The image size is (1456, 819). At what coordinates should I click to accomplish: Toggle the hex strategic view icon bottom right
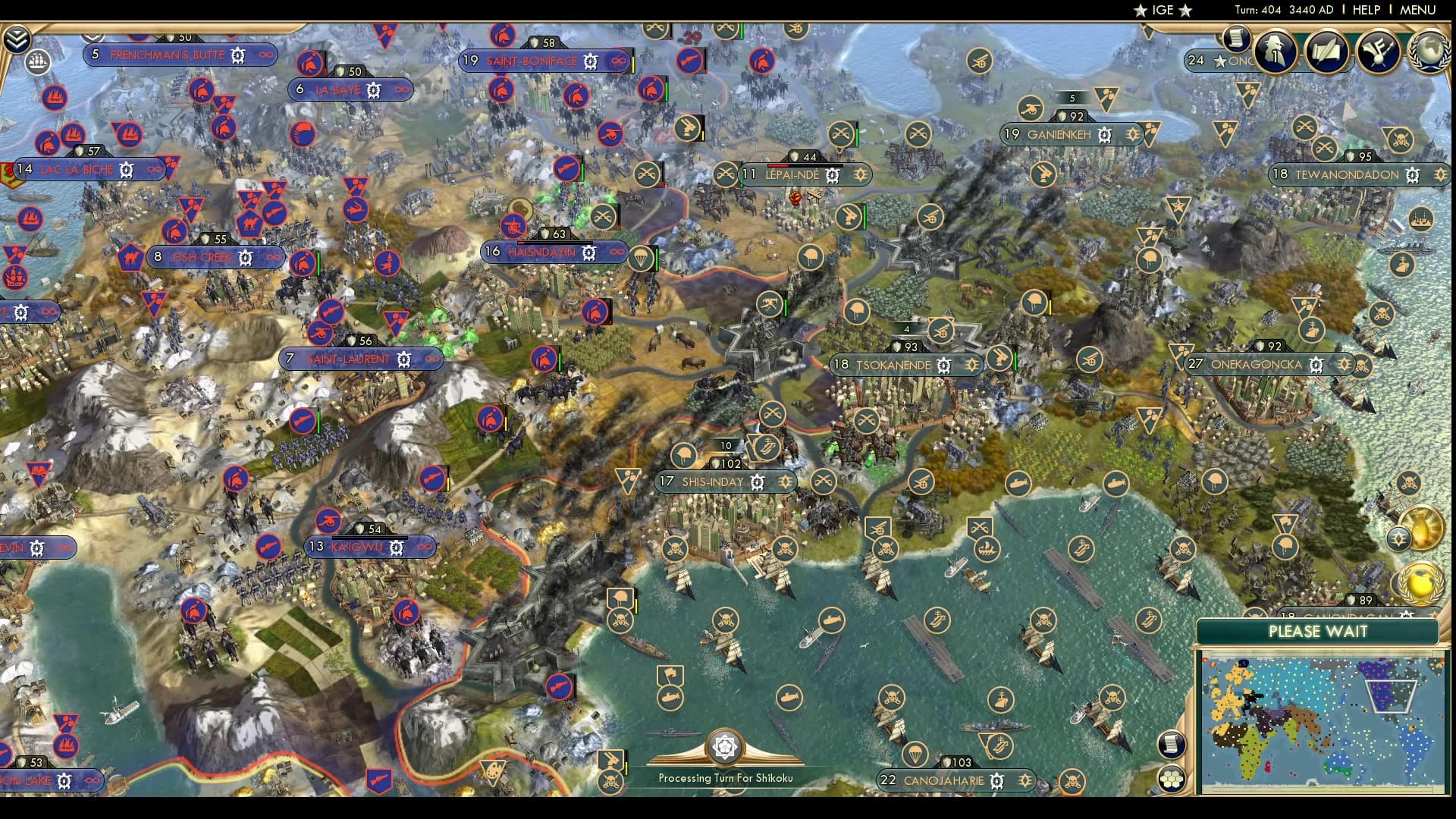coord(1172,777)
